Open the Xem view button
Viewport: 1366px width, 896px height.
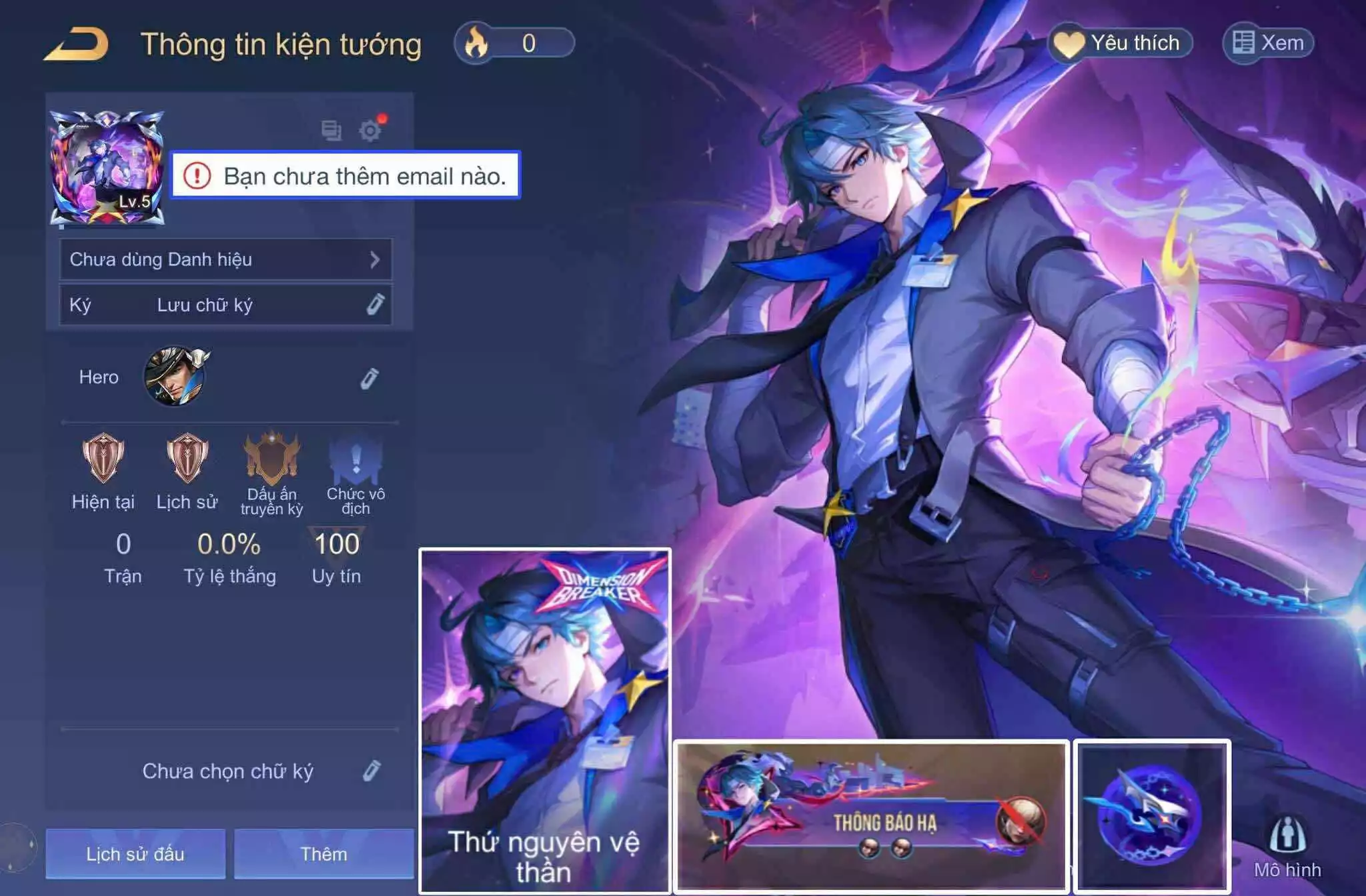click(1268, 43)
